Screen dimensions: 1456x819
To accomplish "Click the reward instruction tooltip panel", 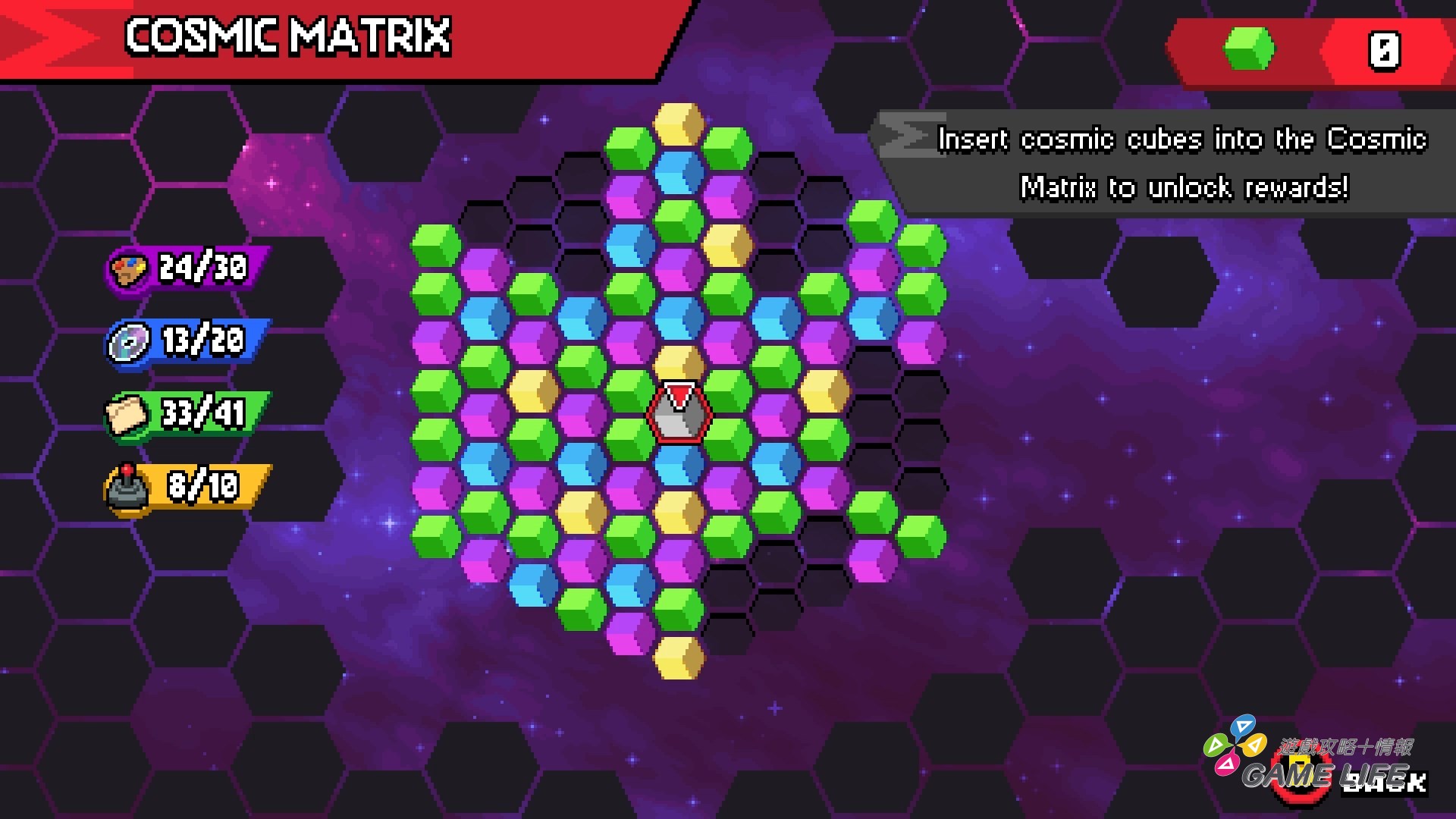I will [x=1168, y=163].
